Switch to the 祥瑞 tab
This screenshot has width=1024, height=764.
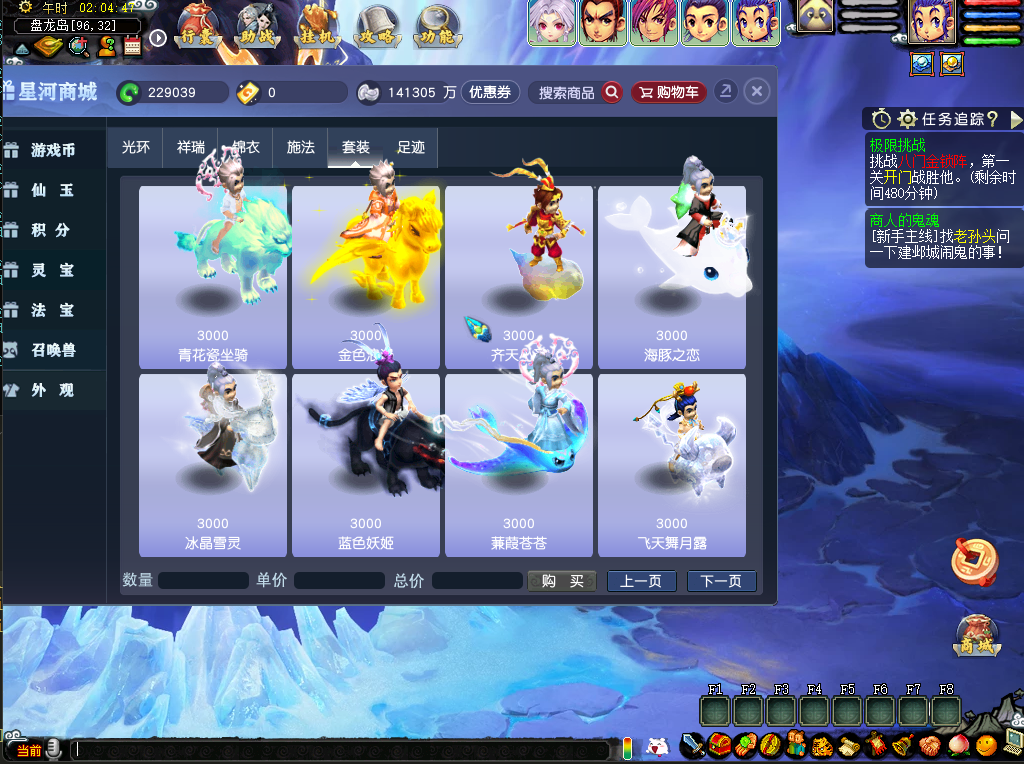pyautogui.click(x=191, y=147)
